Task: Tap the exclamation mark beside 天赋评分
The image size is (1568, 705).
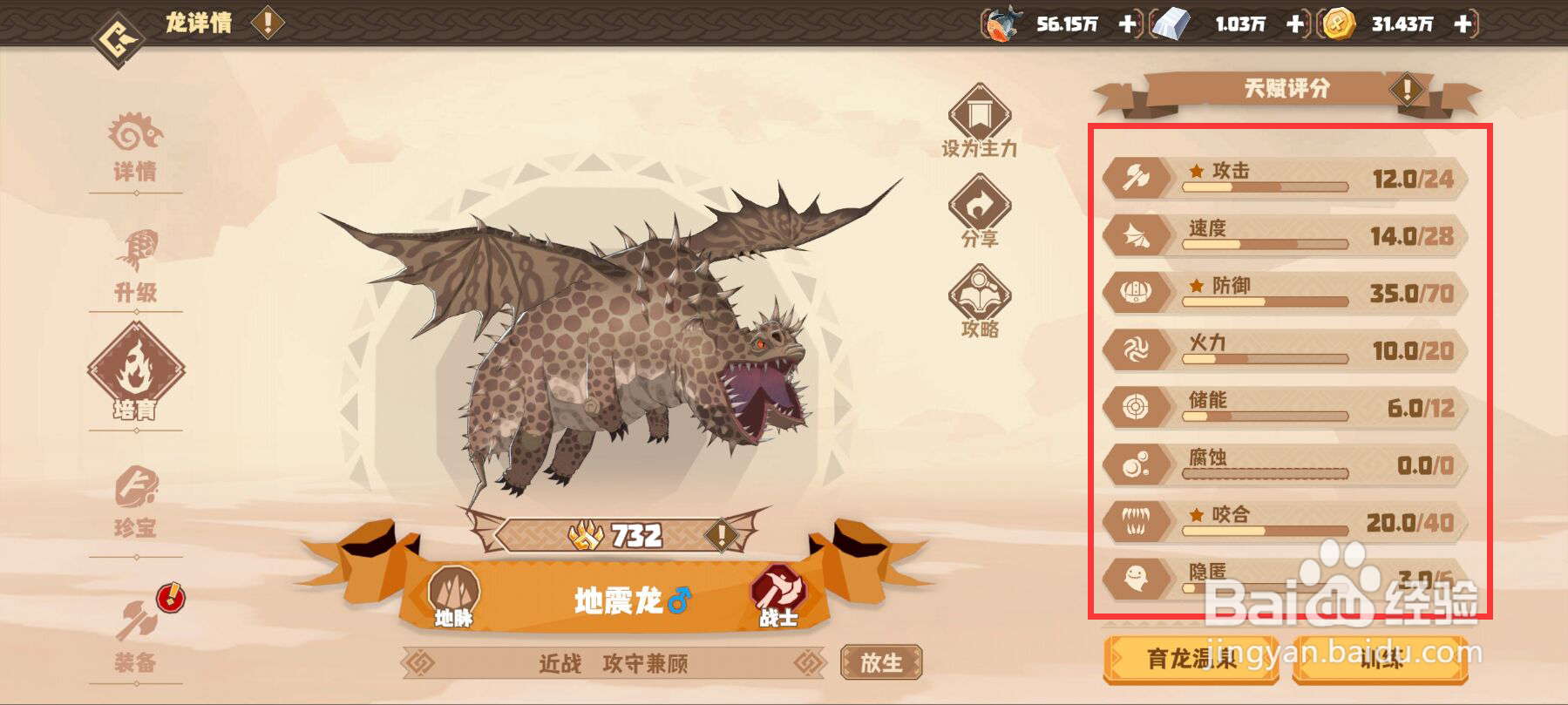Action: coord(1407,90)
